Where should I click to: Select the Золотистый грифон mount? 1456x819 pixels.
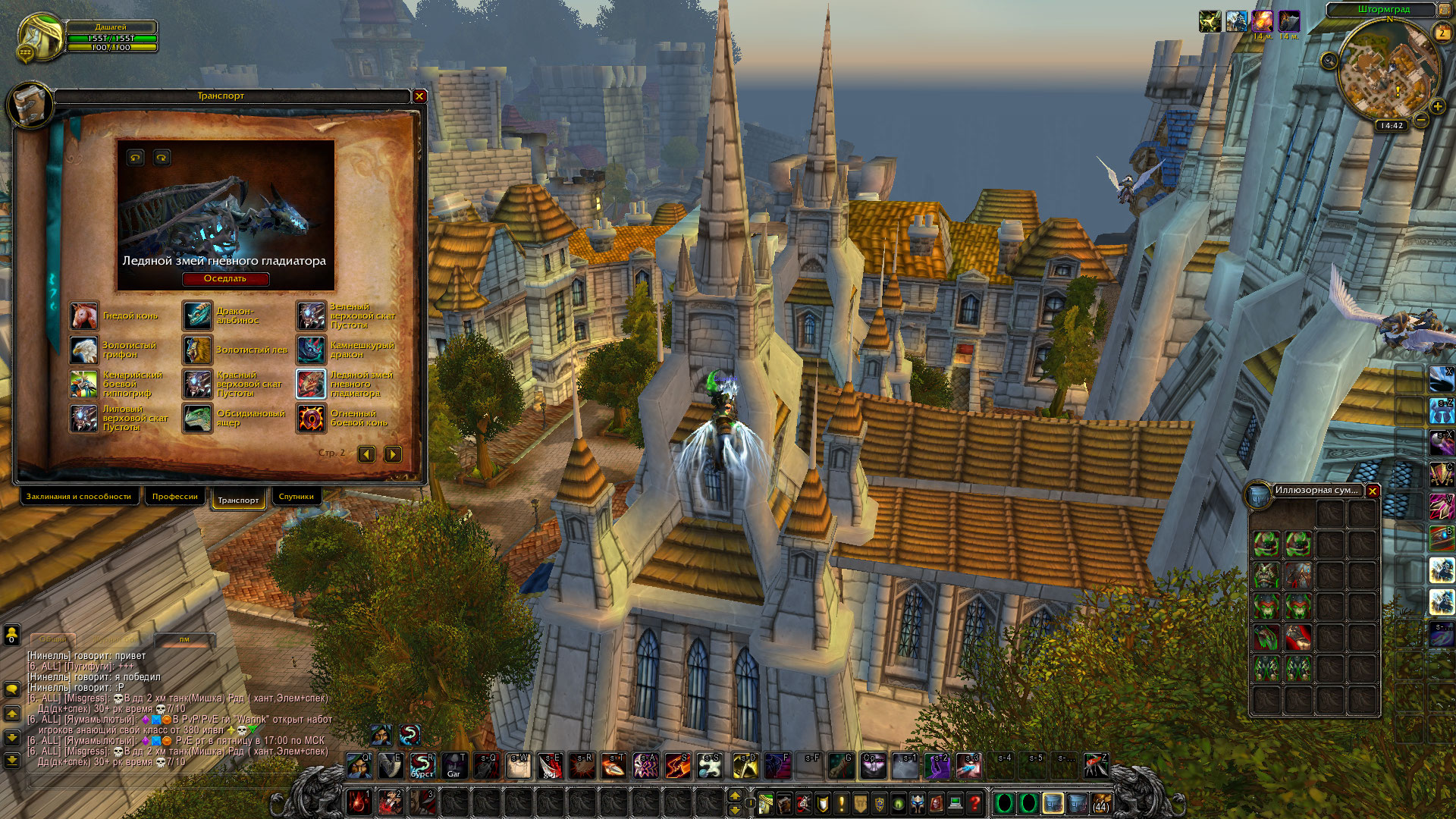84,350
